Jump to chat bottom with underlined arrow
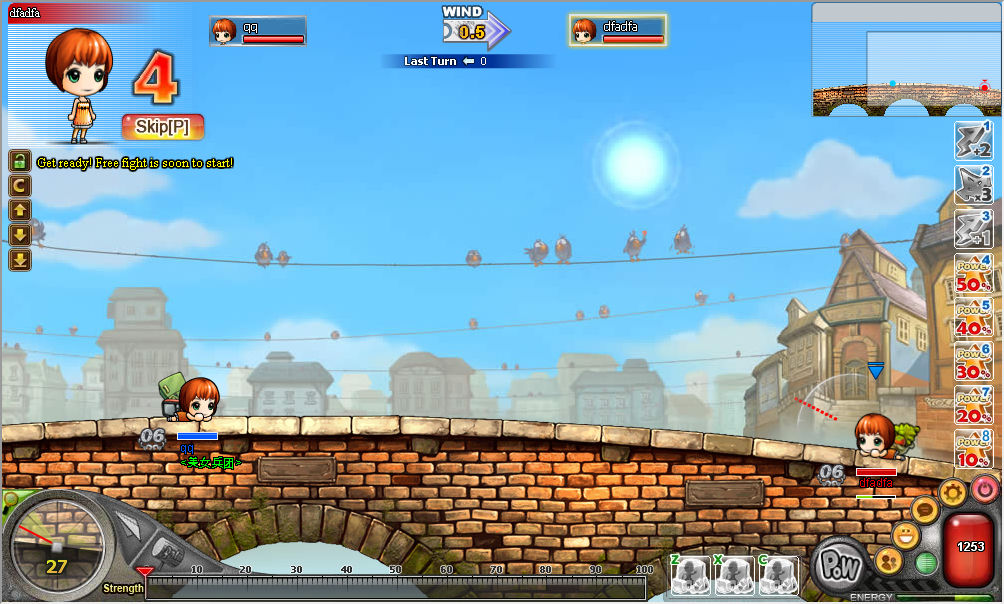 click(x=19, y=260)
